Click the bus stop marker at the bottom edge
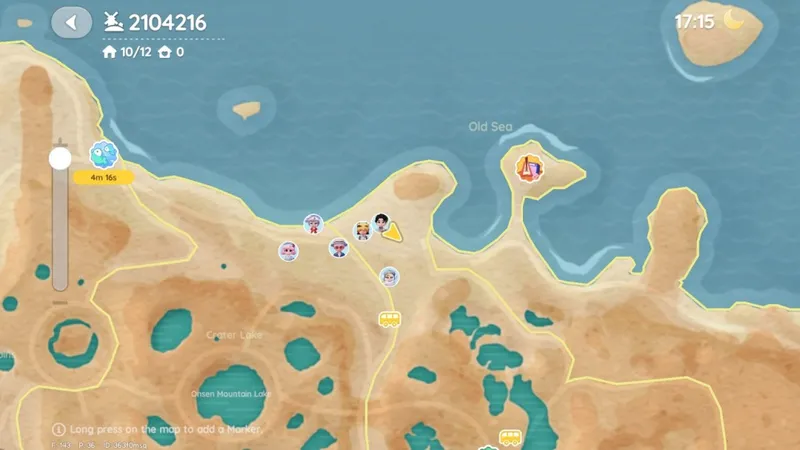800x450 pixels. pos(510,438)
